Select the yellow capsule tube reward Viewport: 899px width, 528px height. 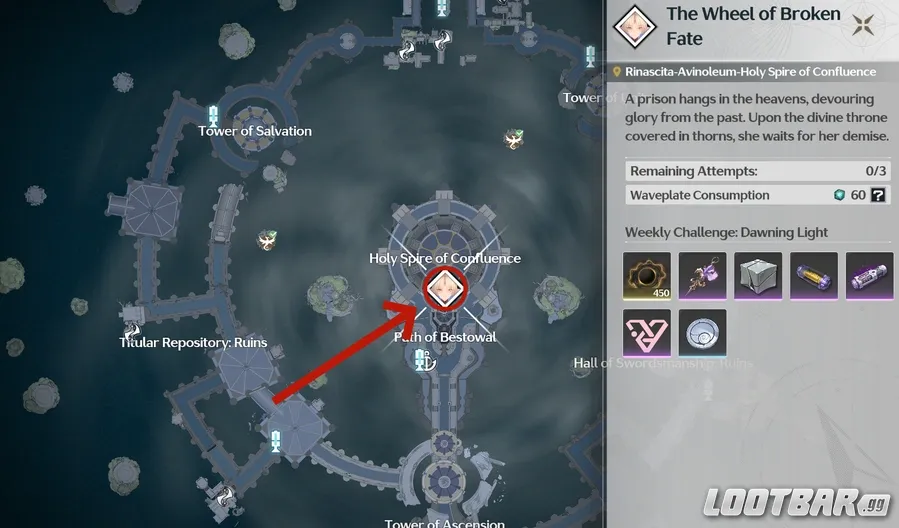[813, 276]
